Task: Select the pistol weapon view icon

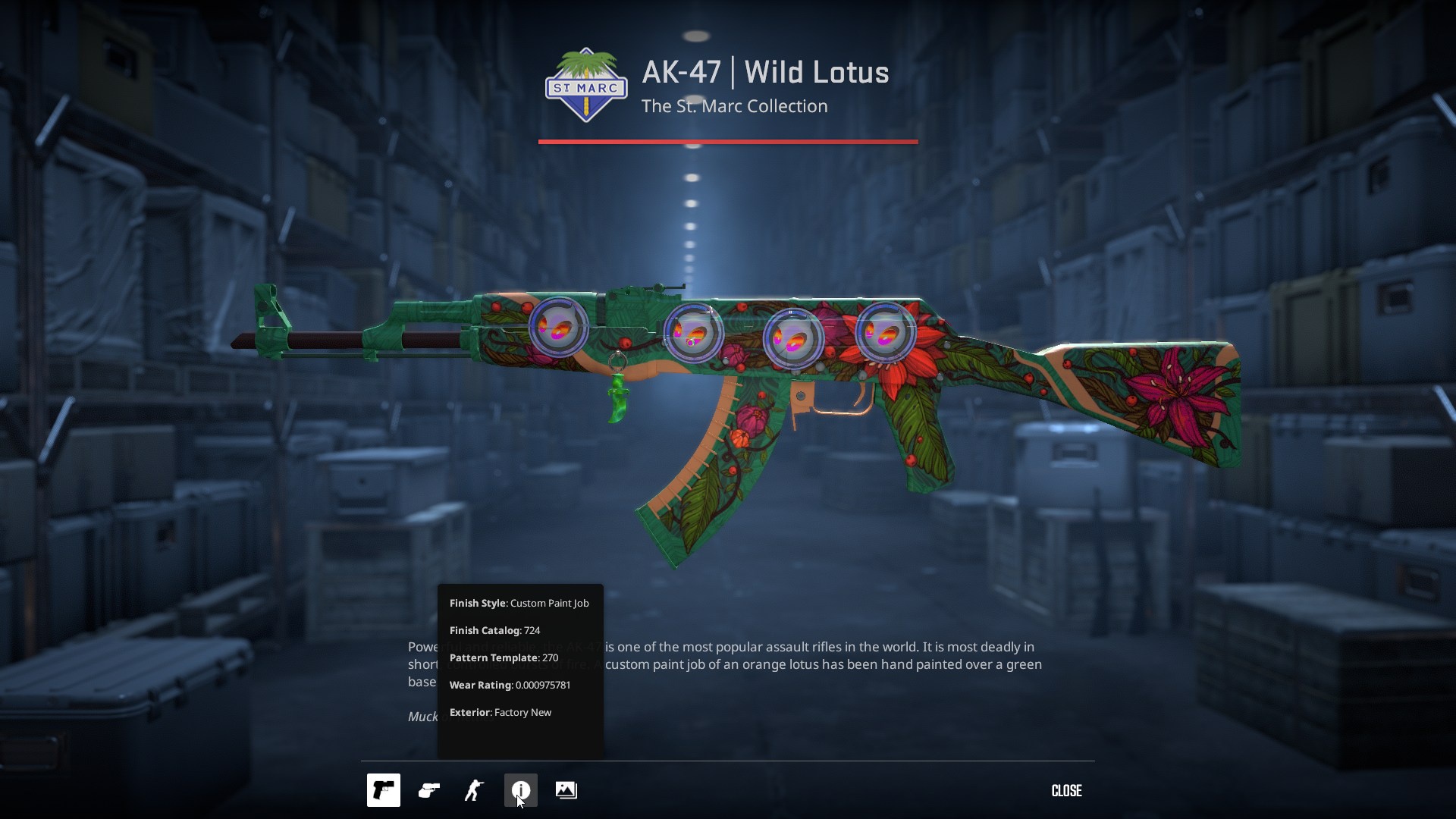Action: click(x=383, y=790)
